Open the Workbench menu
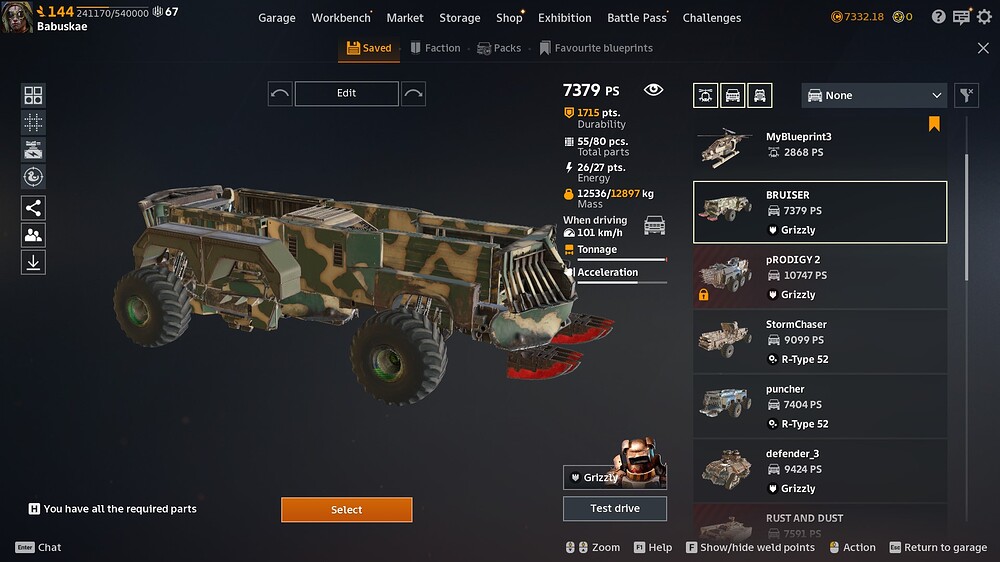 pyautogui.click(x=340, y=18)
